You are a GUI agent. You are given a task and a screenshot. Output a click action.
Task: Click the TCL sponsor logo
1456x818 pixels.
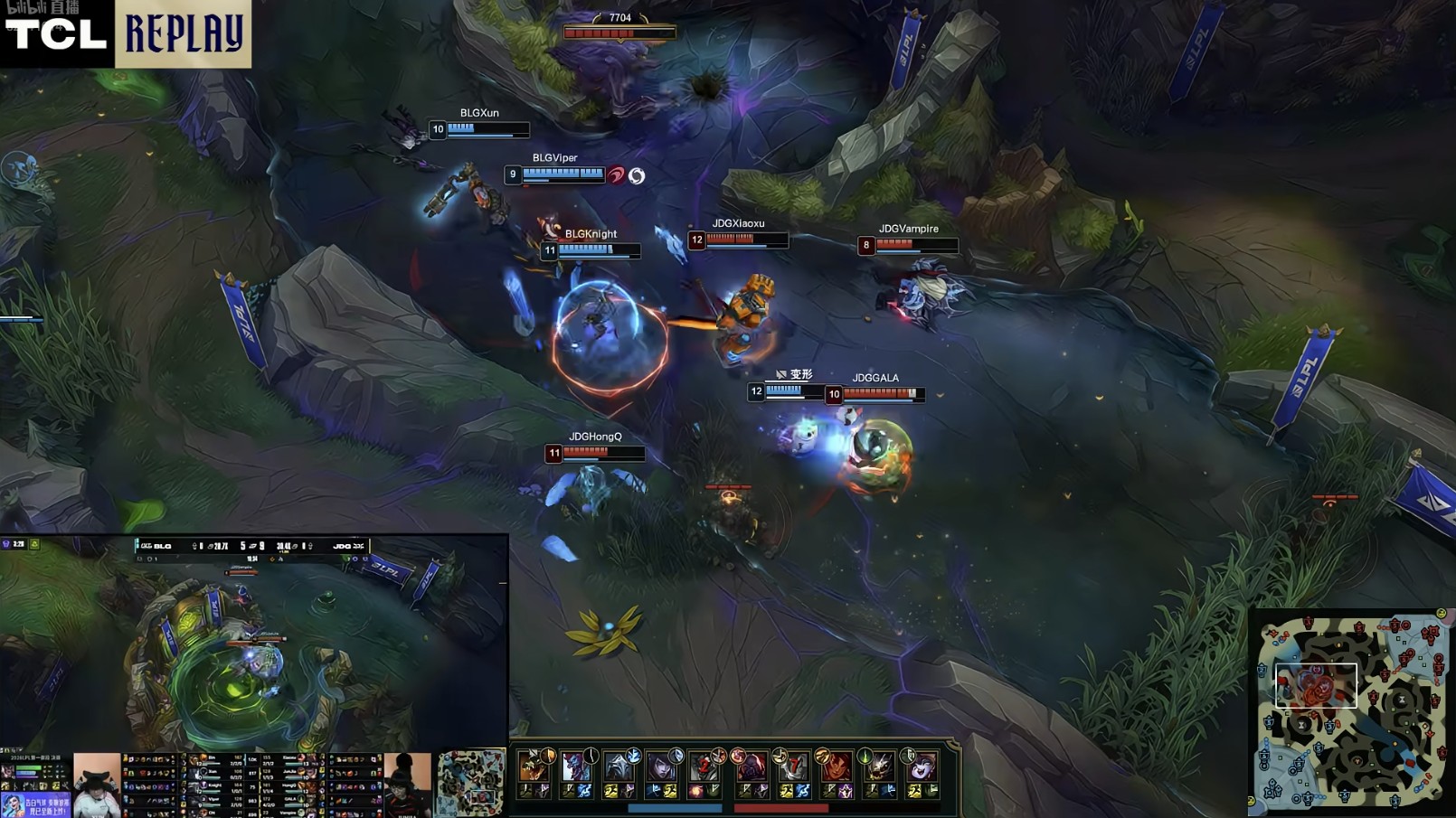coord(56,34)
